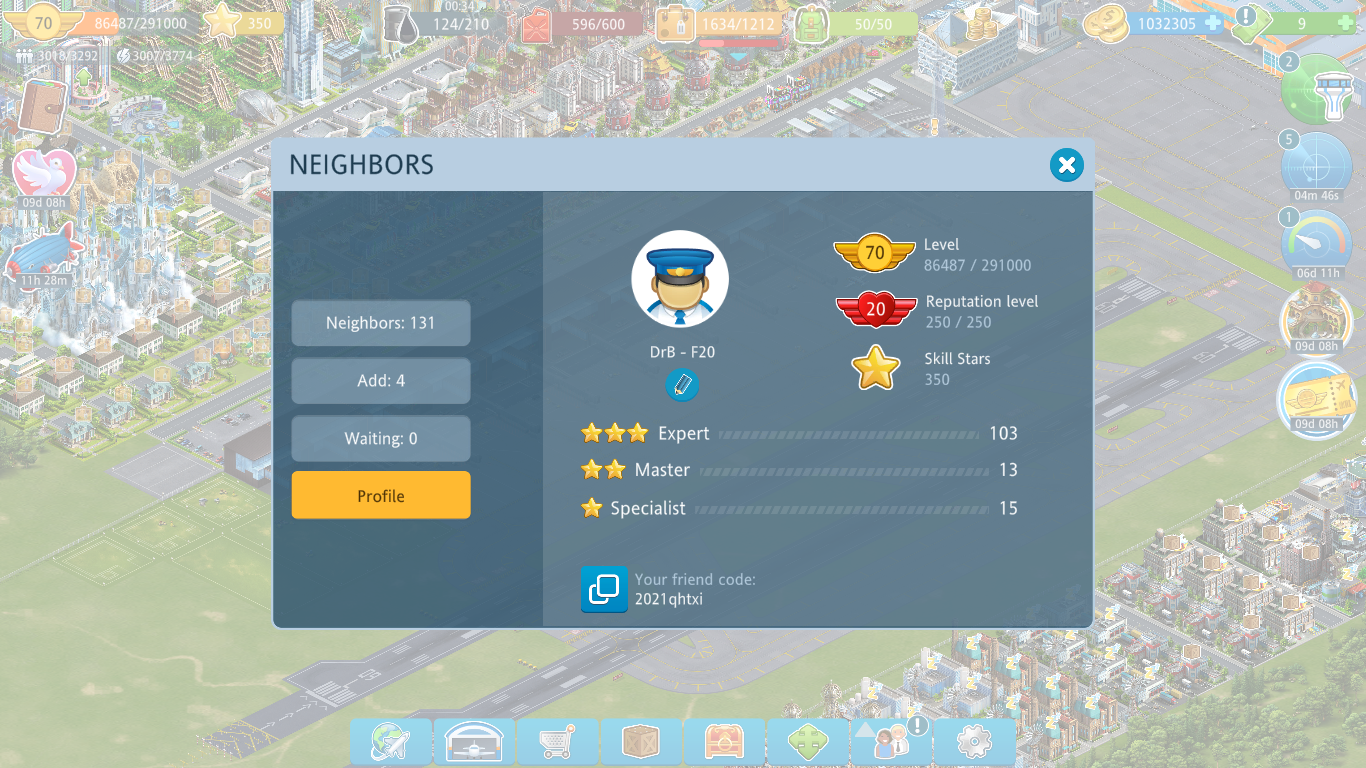Open the control tower radar icon
1366x768 pixels.
(1317, 90)
